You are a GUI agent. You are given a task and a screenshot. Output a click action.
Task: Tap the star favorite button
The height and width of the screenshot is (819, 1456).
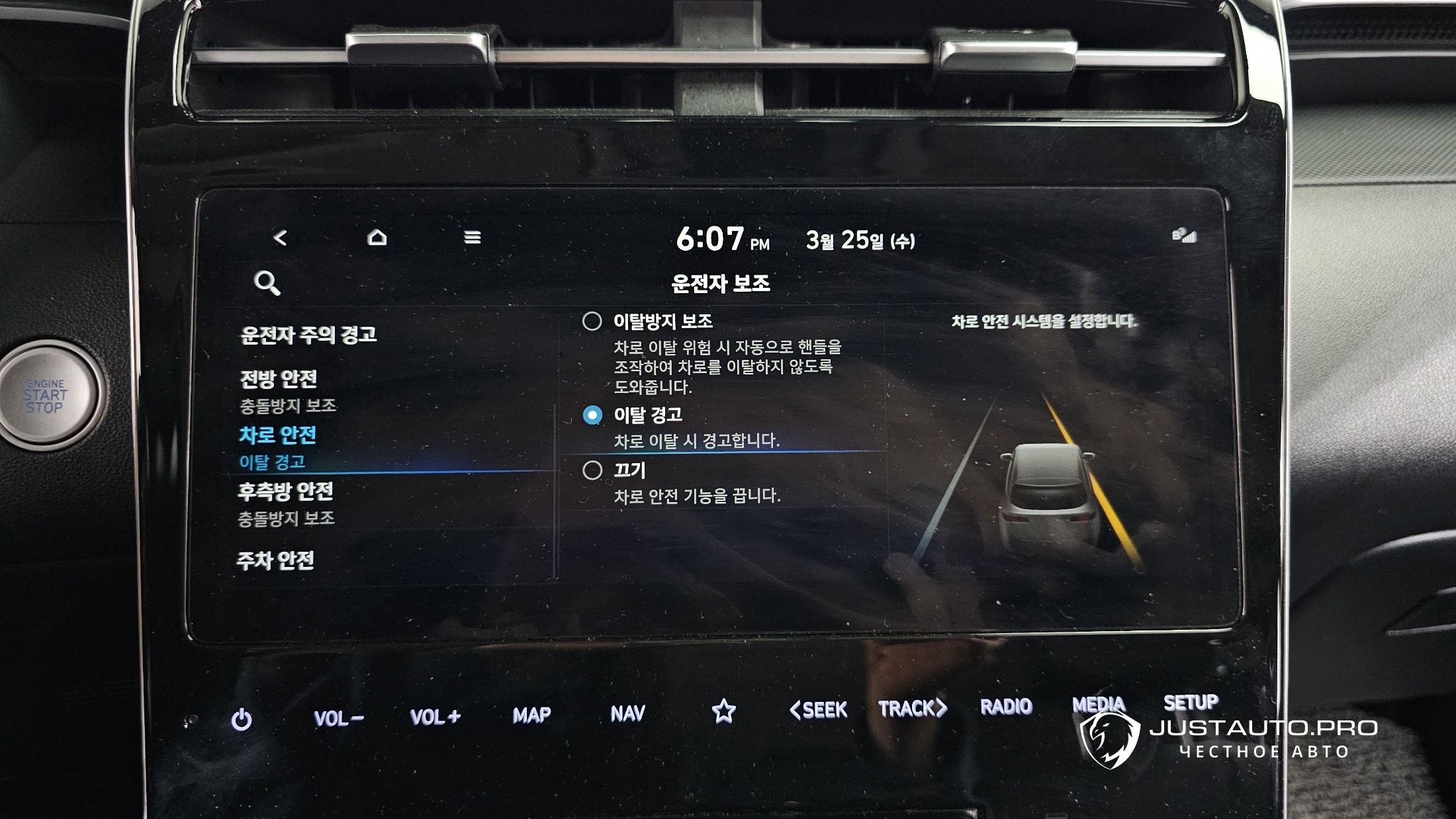point(723,711)
